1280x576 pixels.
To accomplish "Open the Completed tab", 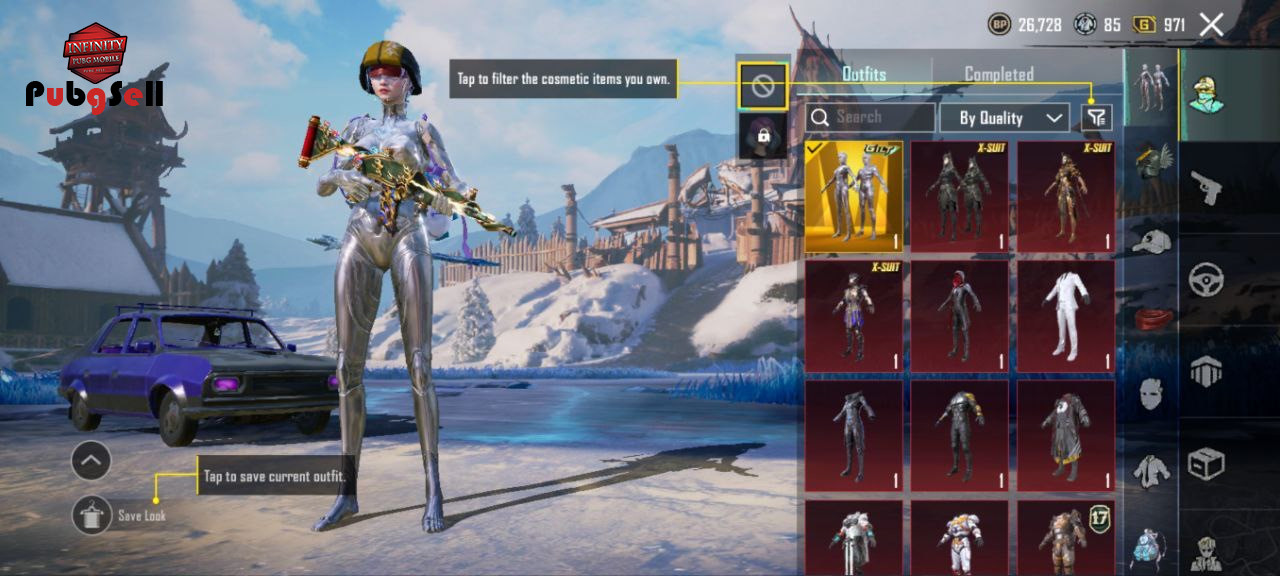I will (x=998, y=74).
